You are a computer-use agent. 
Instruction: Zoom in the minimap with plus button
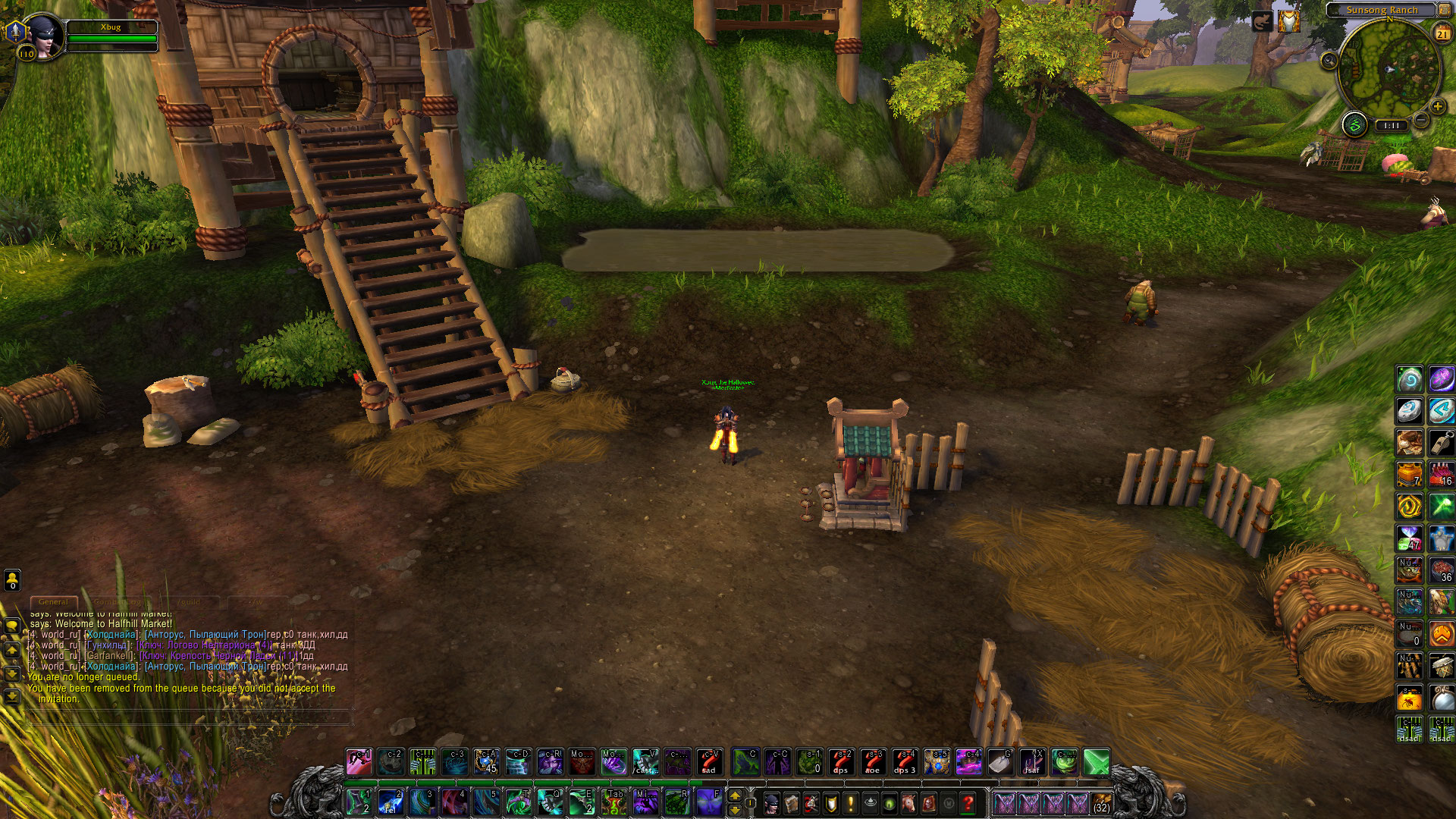(x=1437, y=107)
